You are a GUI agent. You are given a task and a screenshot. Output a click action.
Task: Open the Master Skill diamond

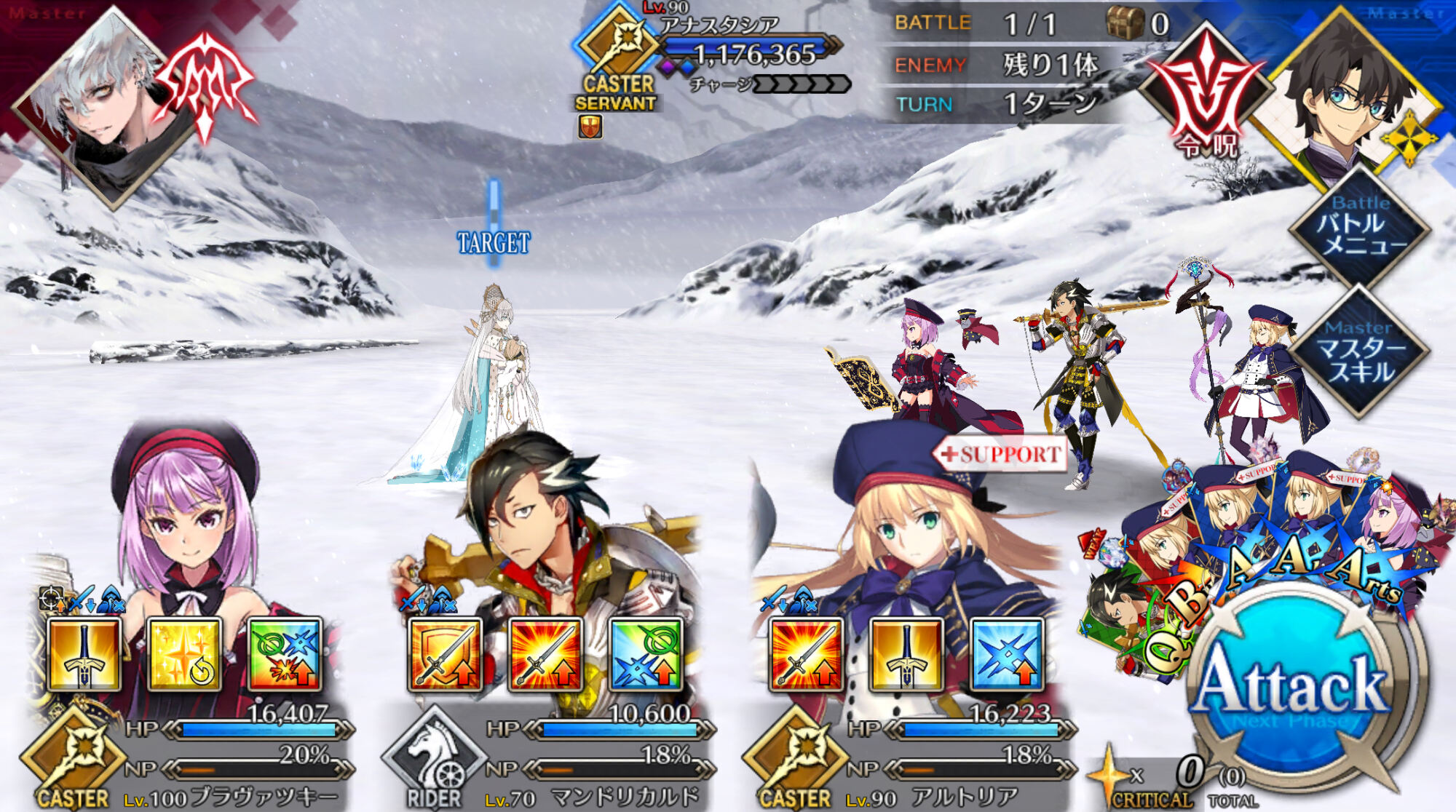1359,351
